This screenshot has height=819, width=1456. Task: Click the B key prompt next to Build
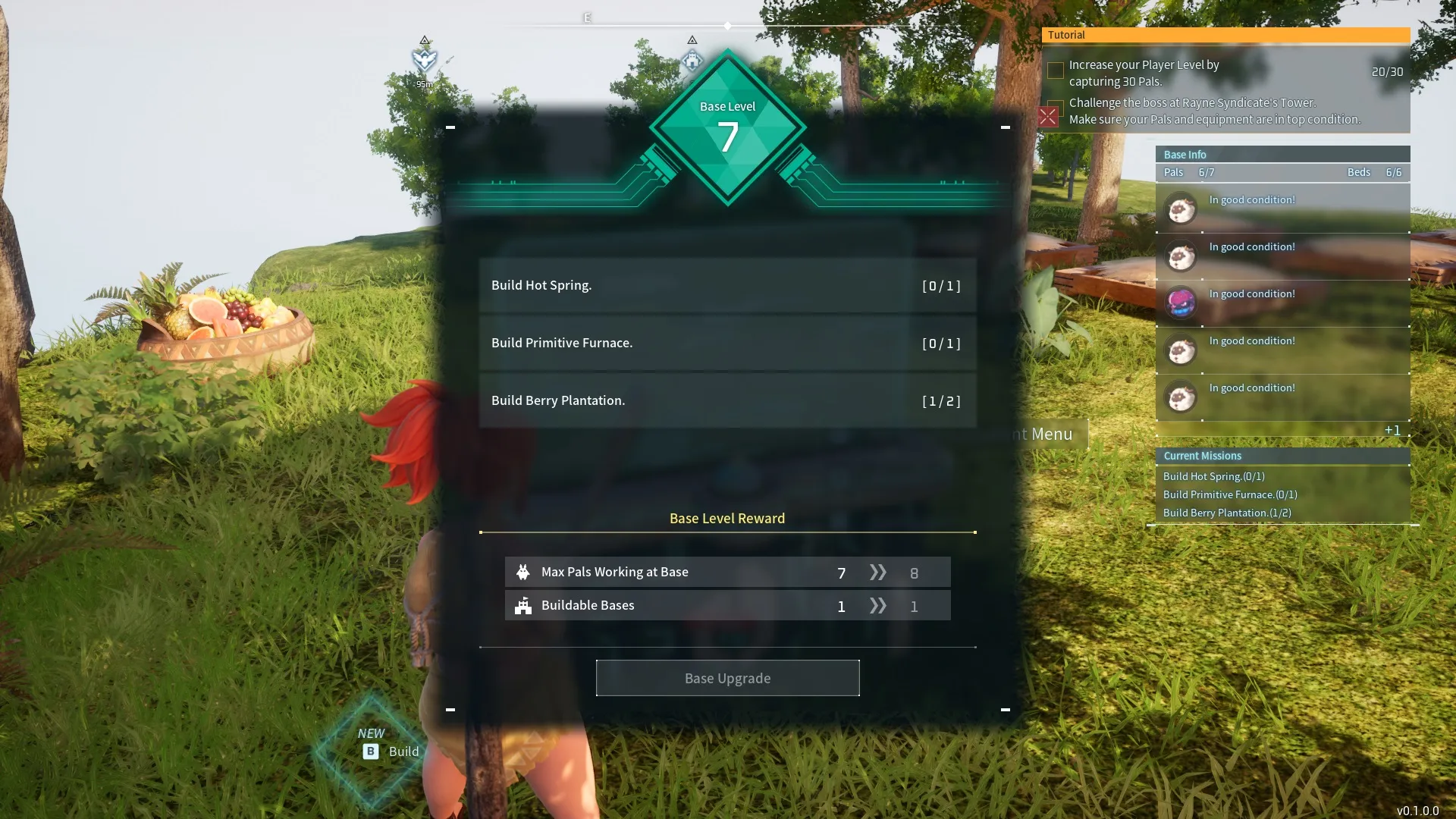369,752
